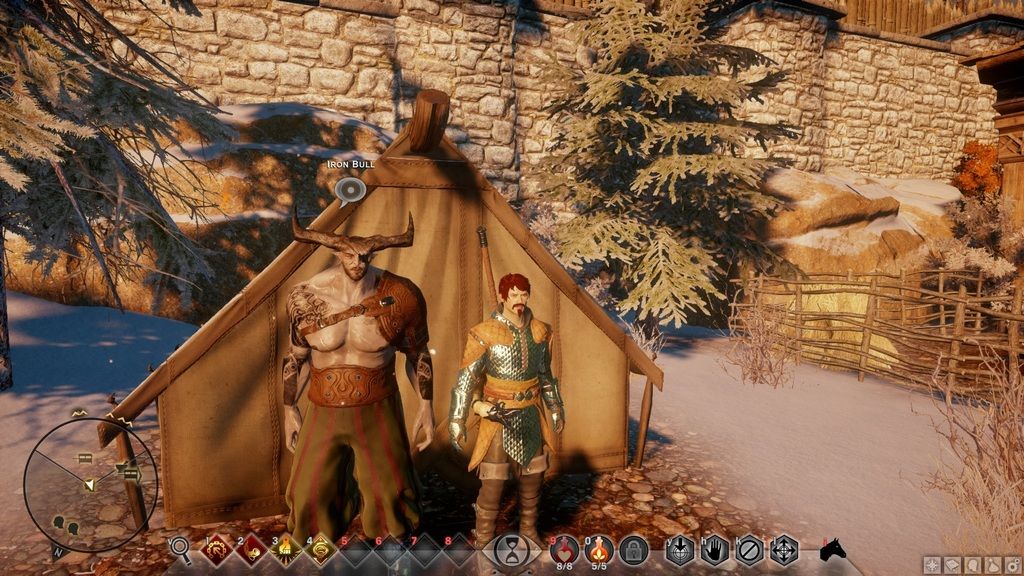Summon the mount with the horse icon

[x=832, y=549]
